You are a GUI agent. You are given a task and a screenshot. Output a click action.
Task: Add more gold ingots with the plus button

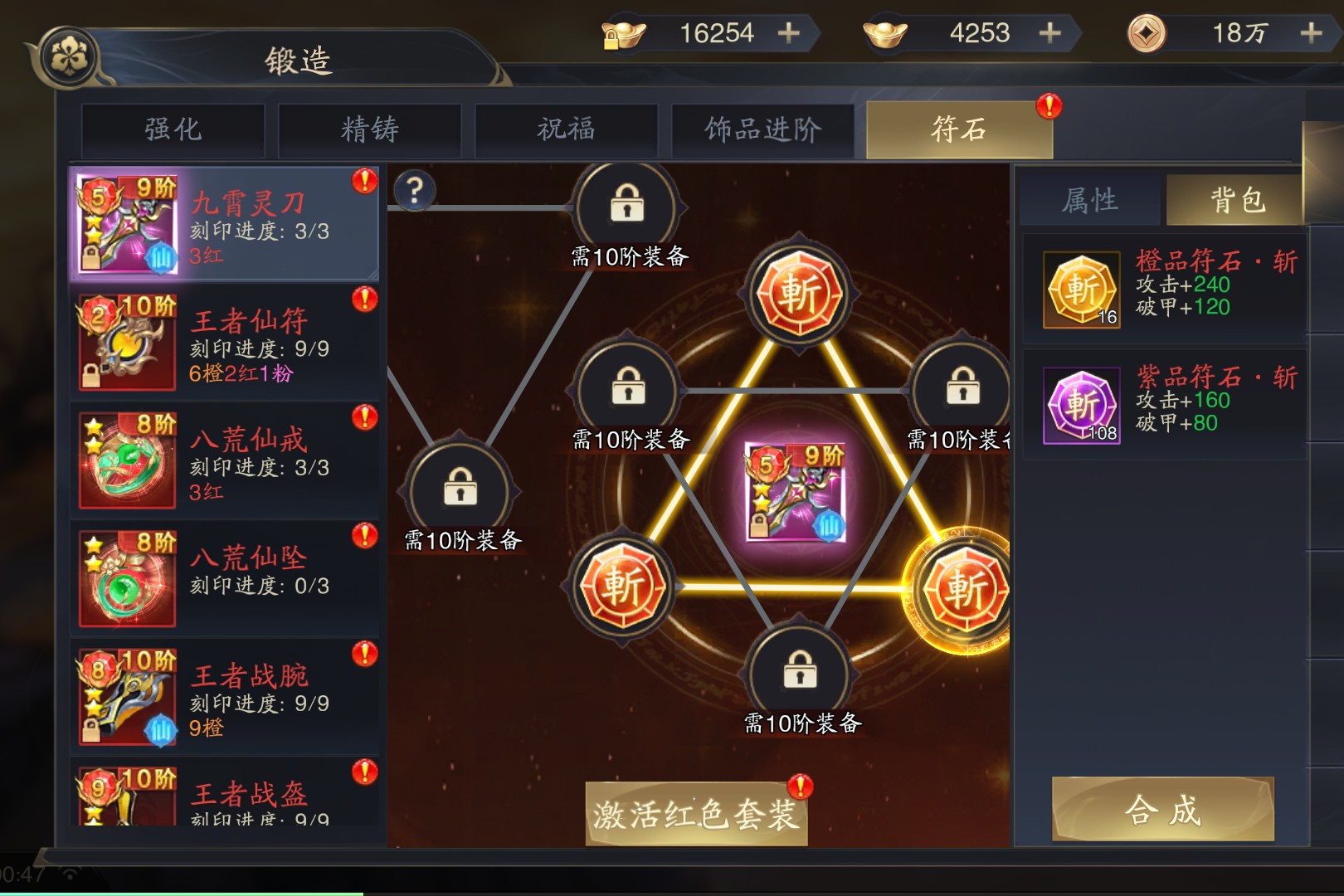pos(1049,33)
